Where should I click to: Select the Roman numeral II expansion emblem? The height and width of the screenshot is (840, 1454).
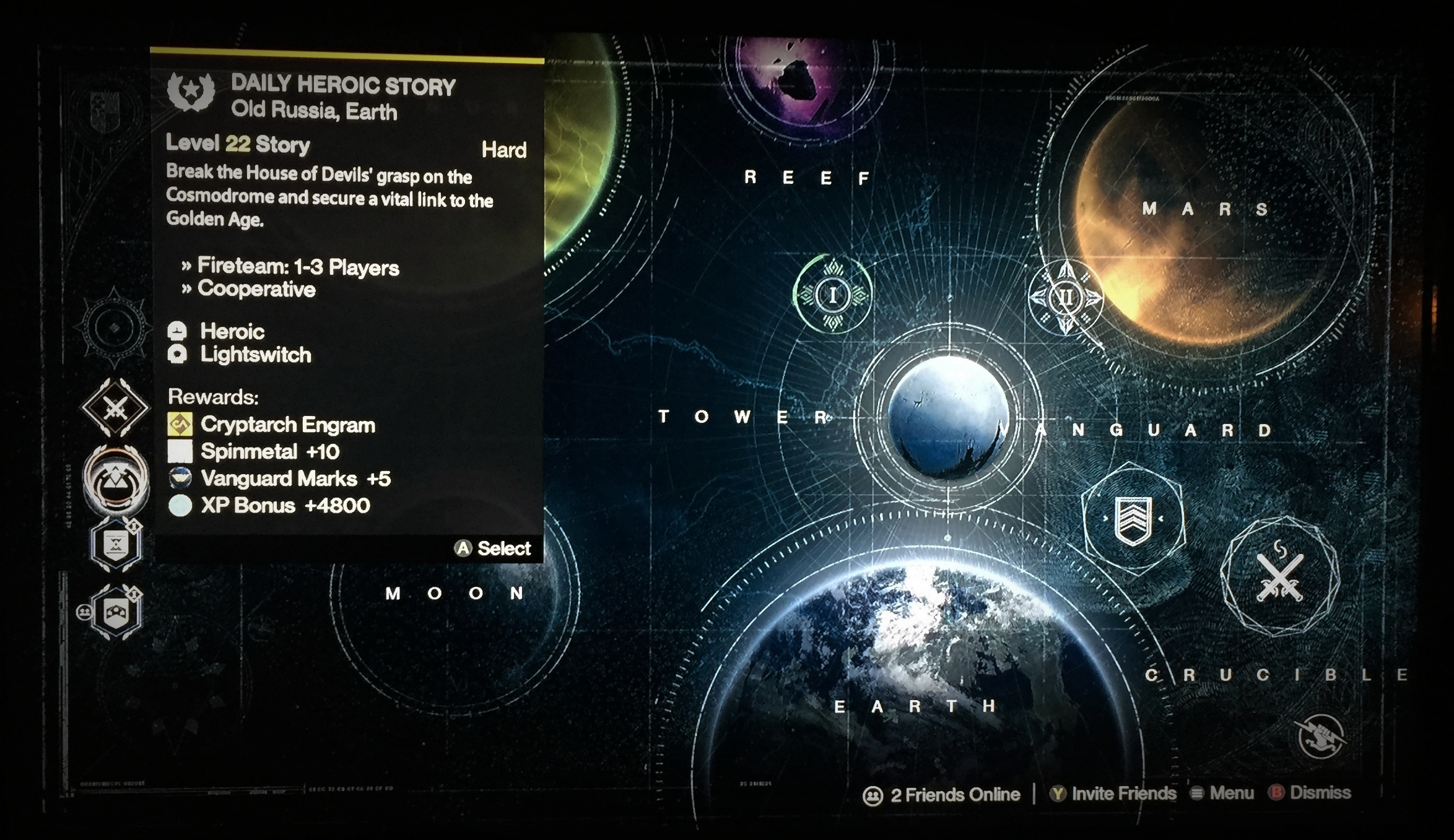coord(1065,298)
